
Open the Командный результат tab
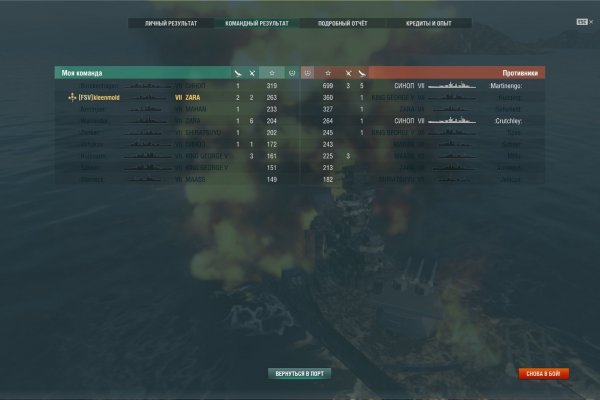256,21
